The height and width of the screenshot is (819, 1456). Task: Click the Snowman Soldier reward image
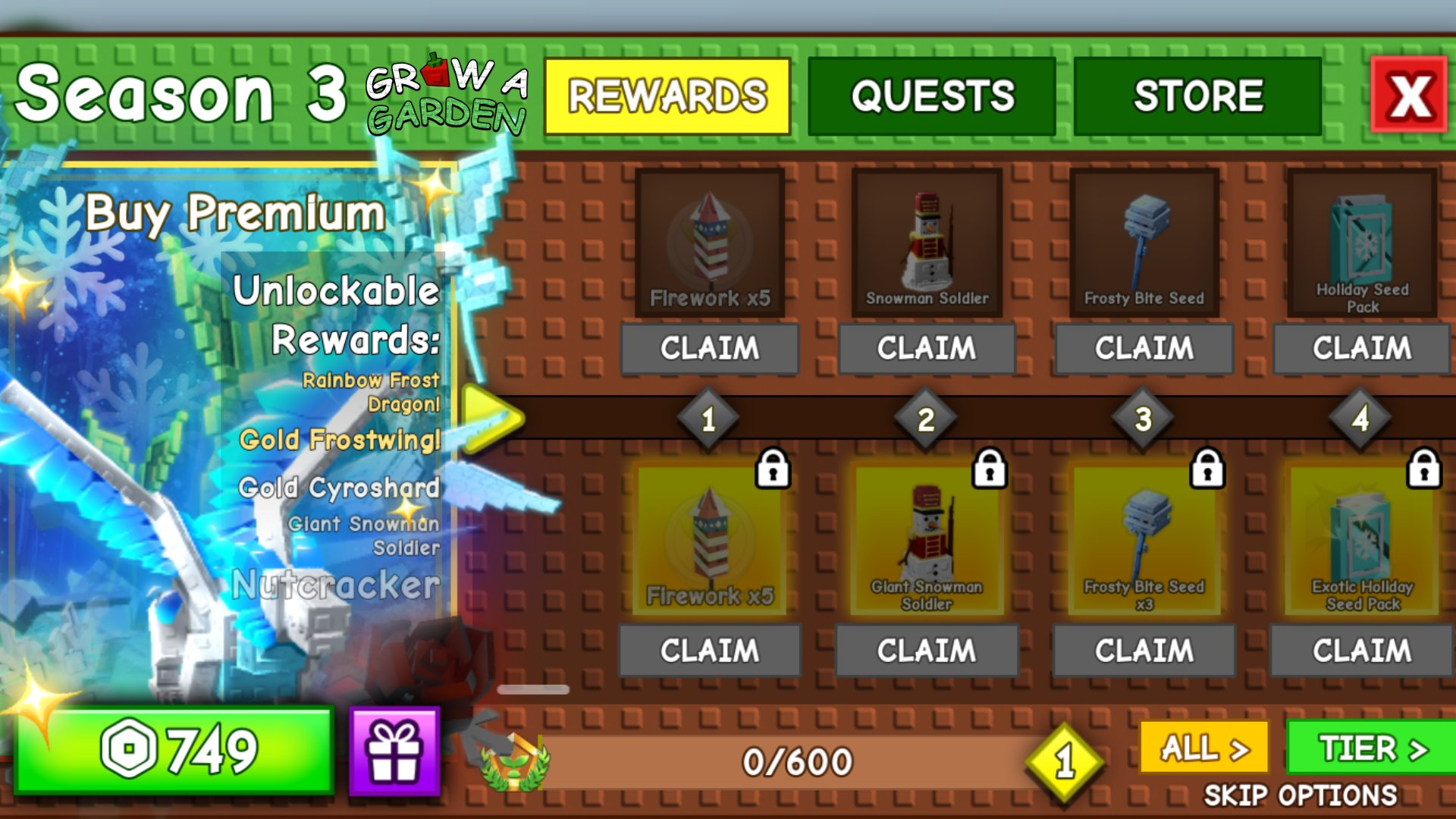(x=927, y=241)
